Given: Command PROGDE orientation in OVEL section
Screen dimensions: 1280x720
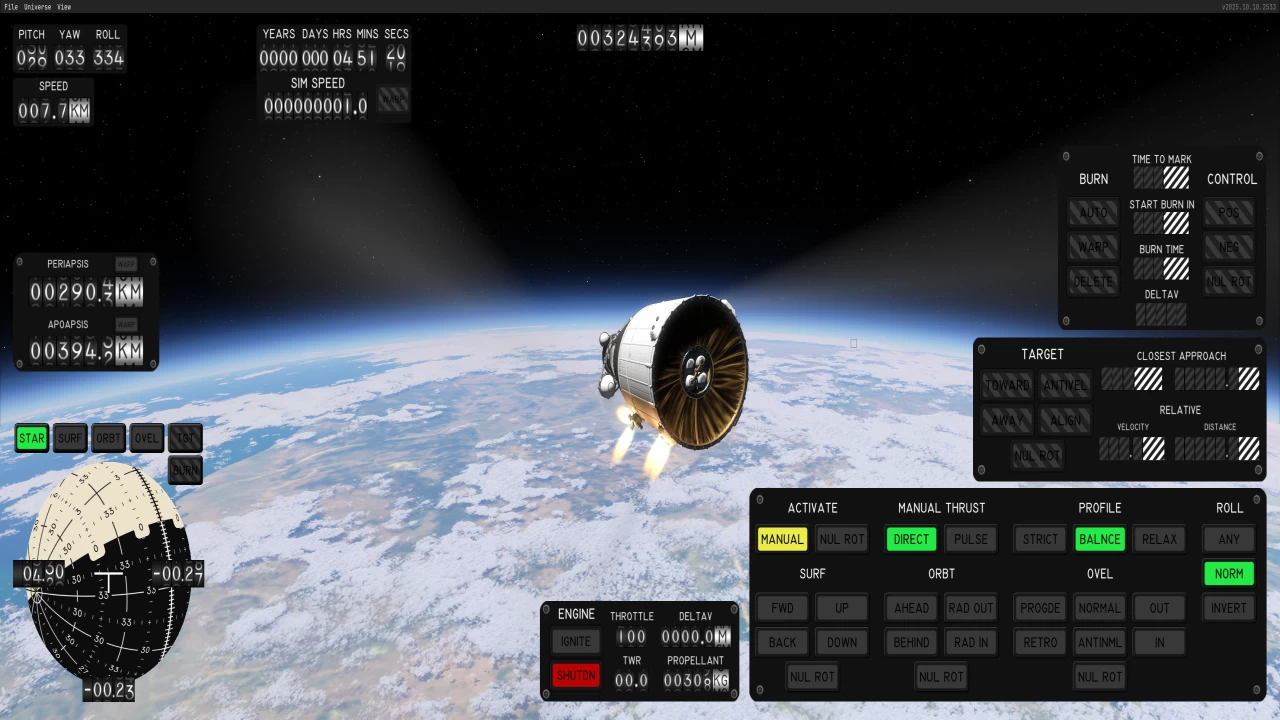Looking at the screenshot, I should click(x=1039, y=608).
